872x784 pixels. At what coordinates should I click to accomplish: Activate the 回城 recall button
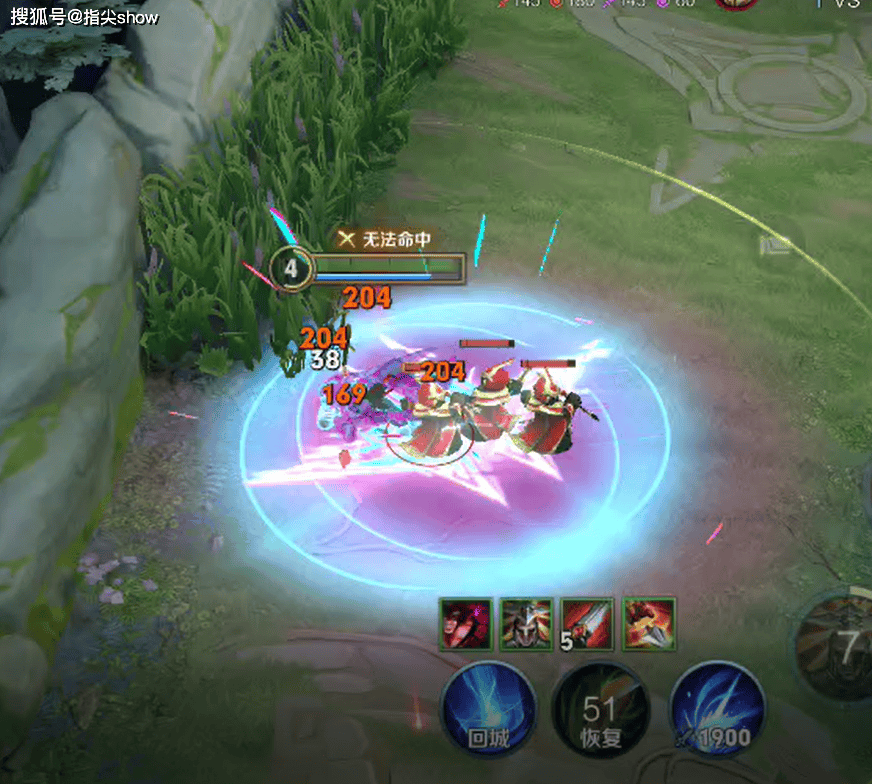point(489,708)
